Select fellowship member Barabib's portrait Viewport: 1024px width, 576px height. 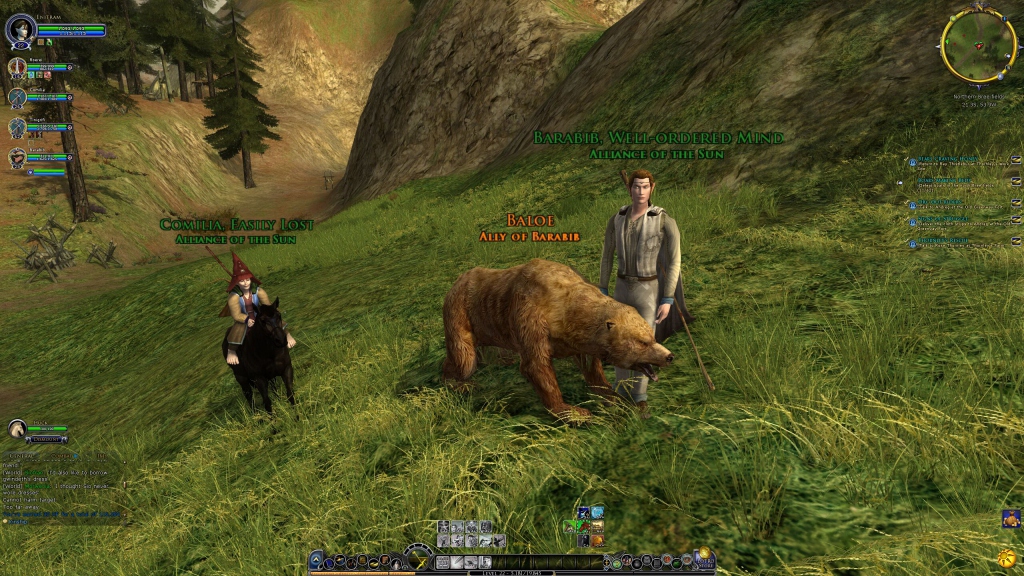(x=17, y=157)
